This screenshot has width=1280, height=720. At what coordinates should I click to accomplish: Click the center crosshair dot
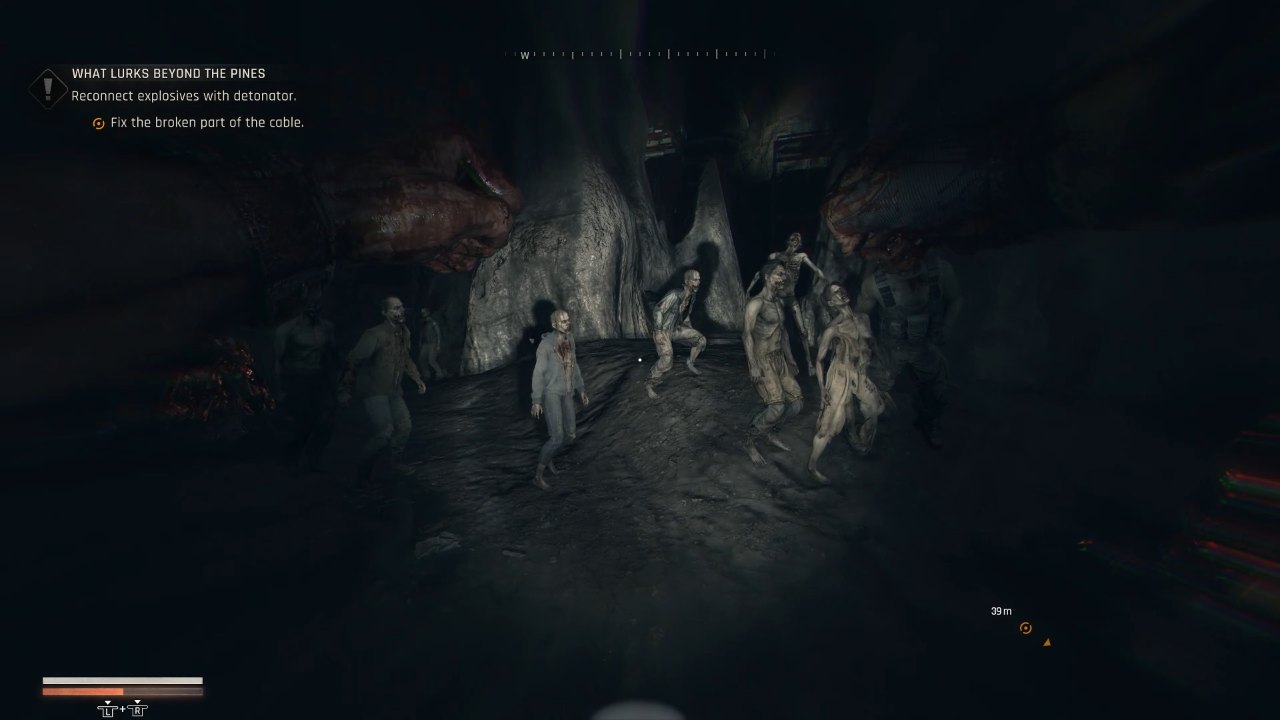(x=640, y=359)
